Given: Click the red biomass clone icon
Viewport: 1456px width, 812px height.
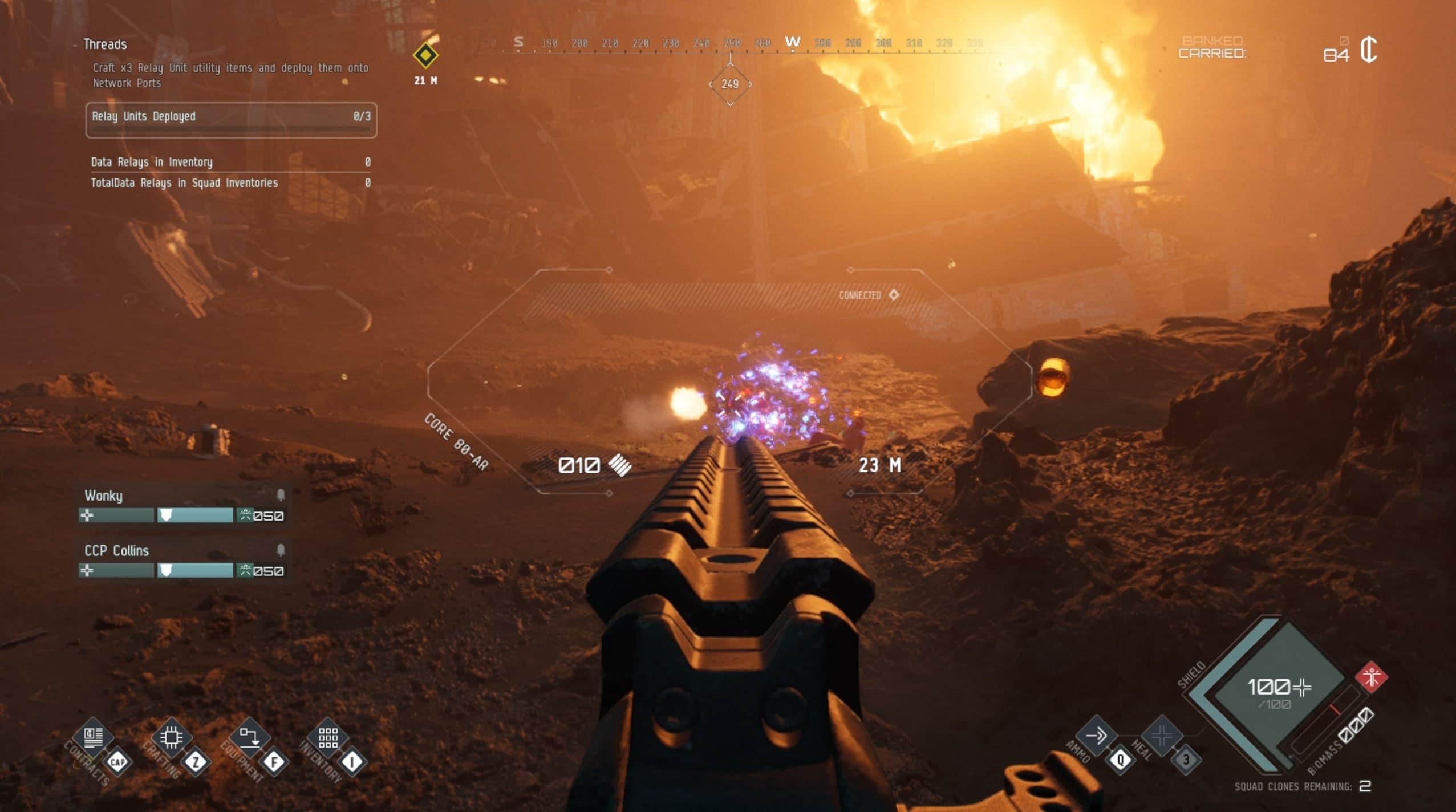Looking at the screenshot, I should pos(1371,677).
